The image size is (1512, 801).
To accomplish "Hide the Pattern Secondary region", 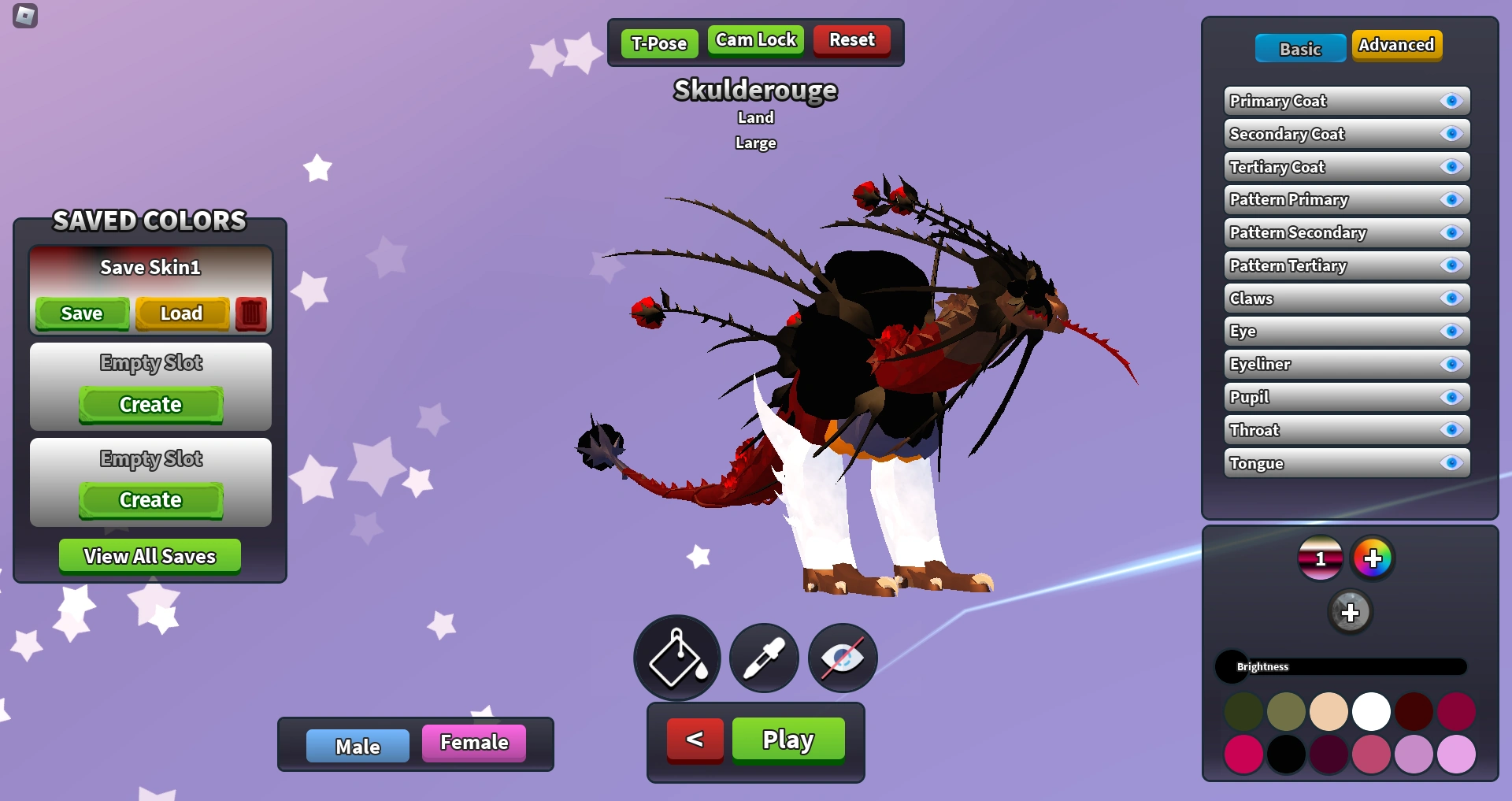I will pos(1451,232).
